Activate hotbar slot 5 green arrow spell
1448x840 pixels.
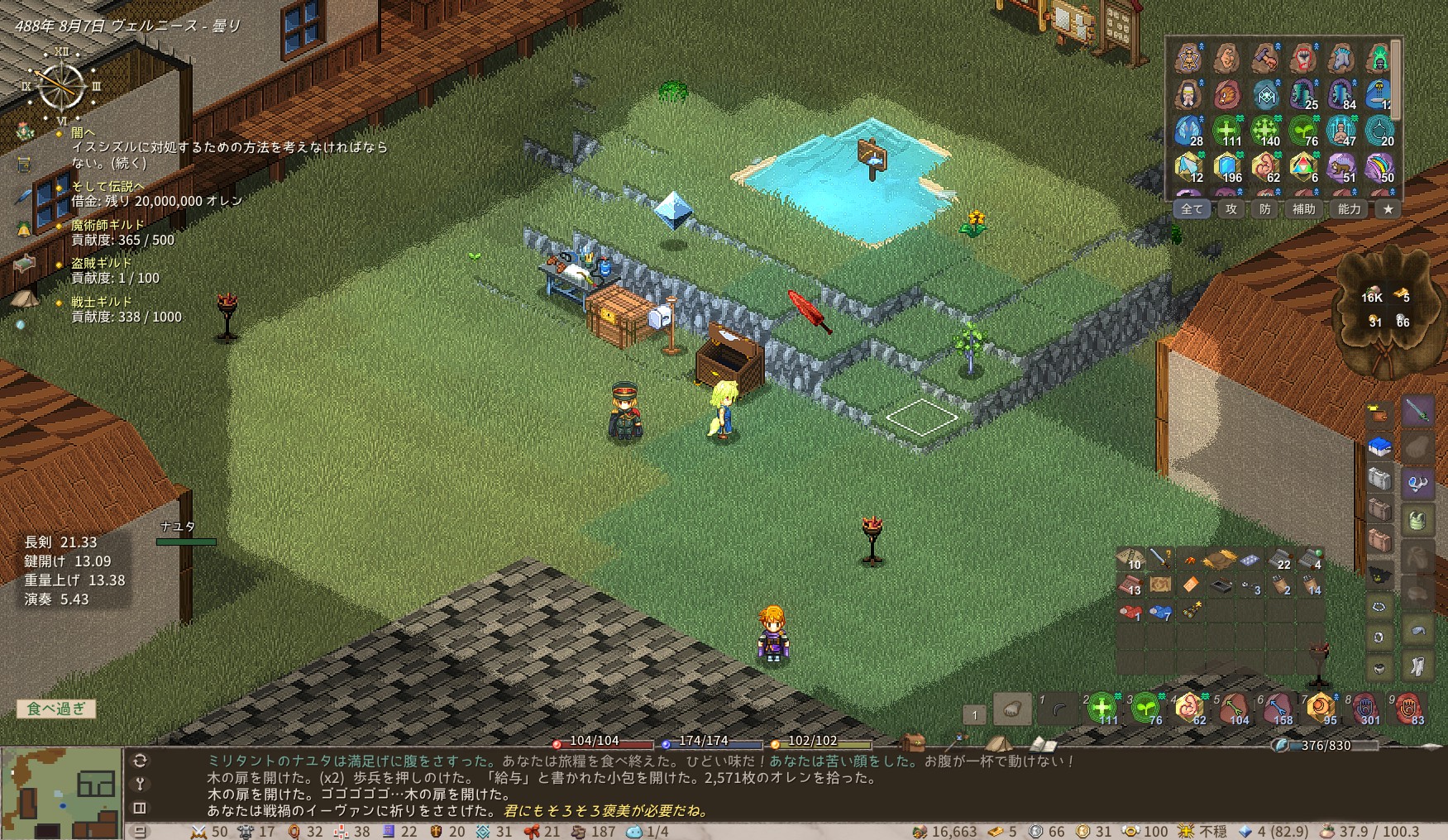pos(1234,709)
